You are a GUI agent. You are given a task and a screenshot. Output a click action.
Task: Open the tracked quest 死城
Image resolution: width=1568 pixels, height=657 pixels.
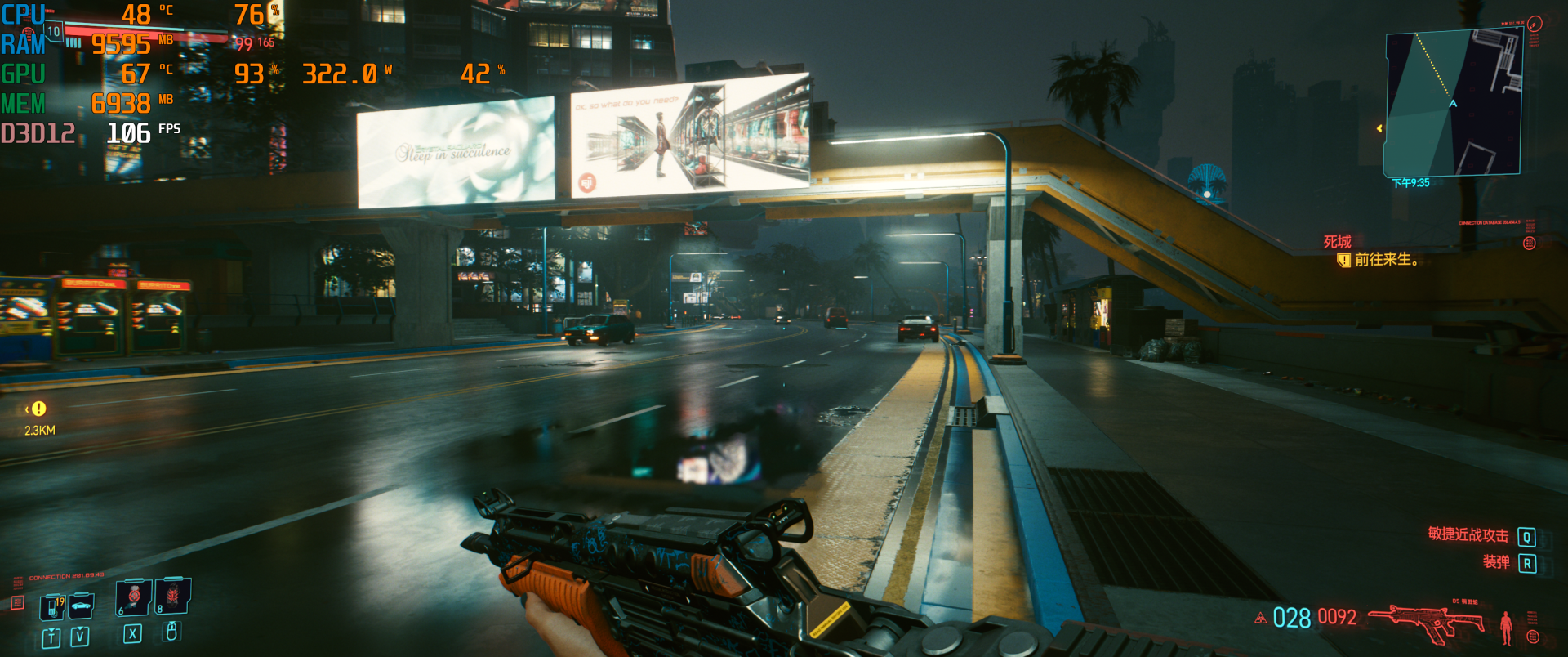[x=1337, y=242]
